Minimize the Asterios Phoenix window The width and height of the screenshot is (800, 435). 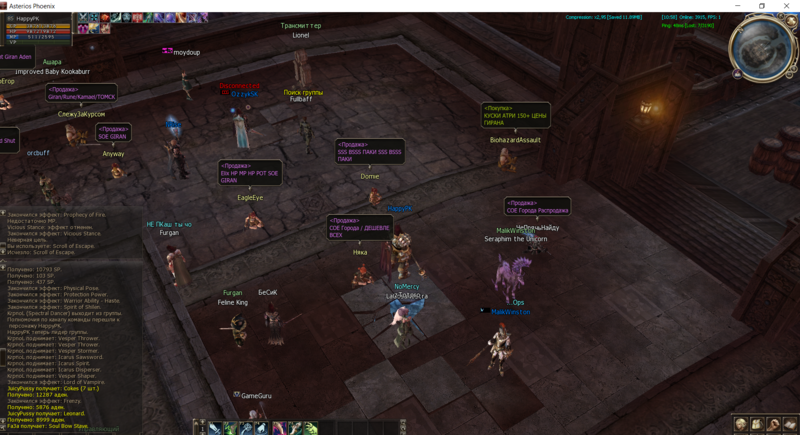(x=735, y=6)
